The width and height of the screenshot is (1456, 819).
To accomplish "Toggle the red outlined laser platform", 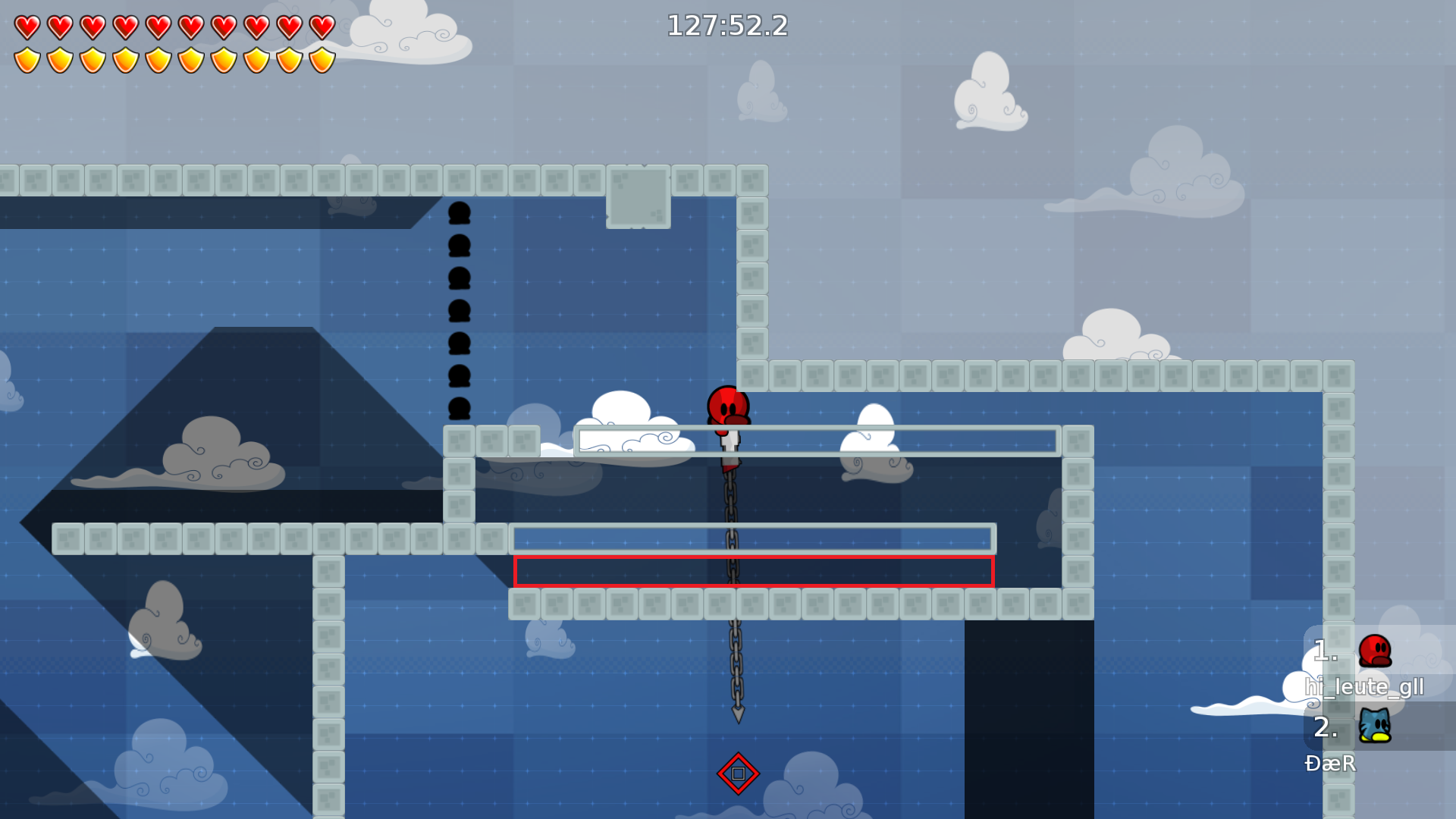I will [754, 573].
